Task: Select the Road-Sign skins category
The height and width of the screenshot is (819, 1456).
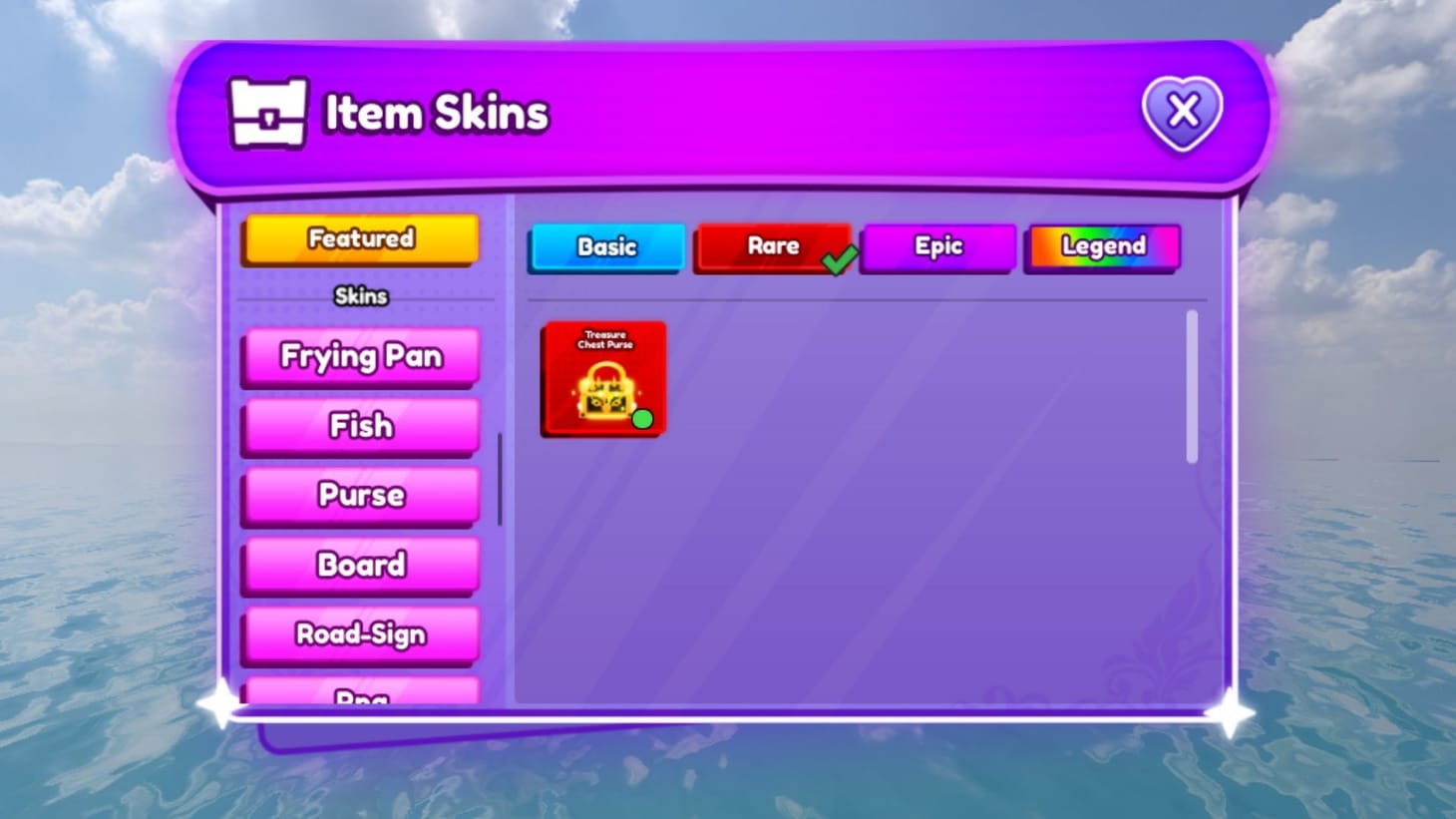Action: [x=359, y=634]
